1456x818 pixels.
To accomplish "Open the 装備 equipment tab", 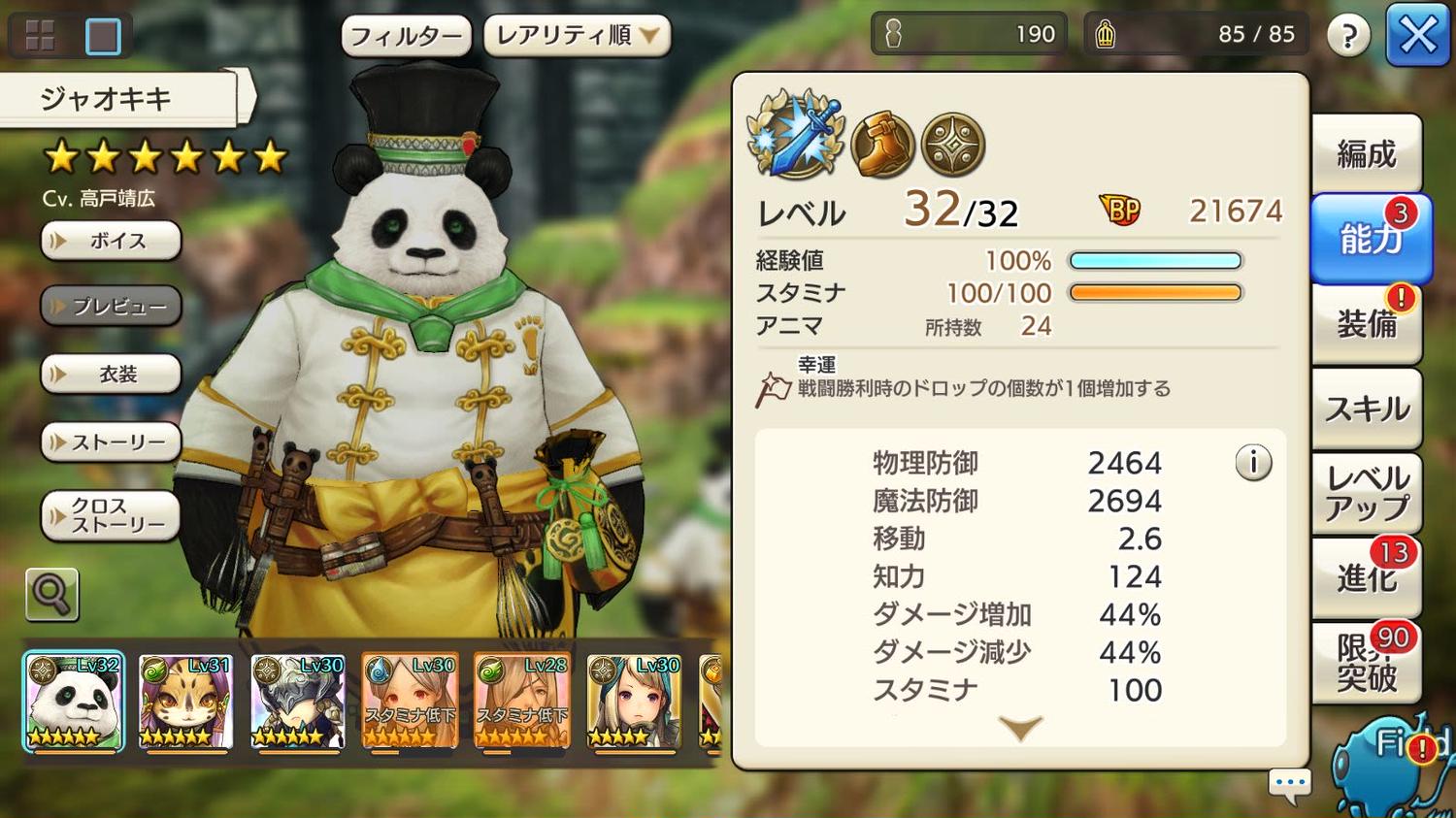I will point(1366,324).
